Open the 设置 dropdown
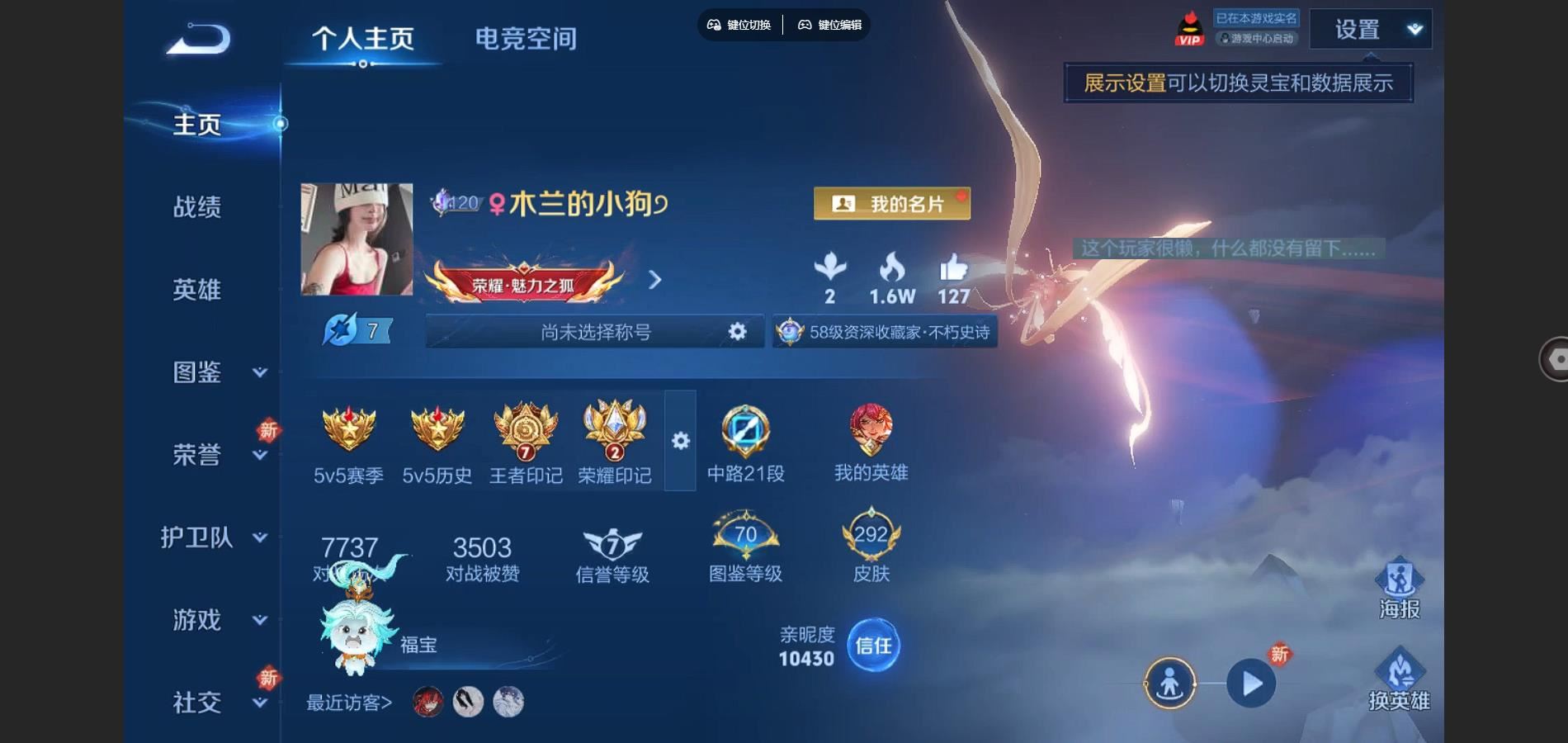1568x743 pixels. coord(1370,30)
